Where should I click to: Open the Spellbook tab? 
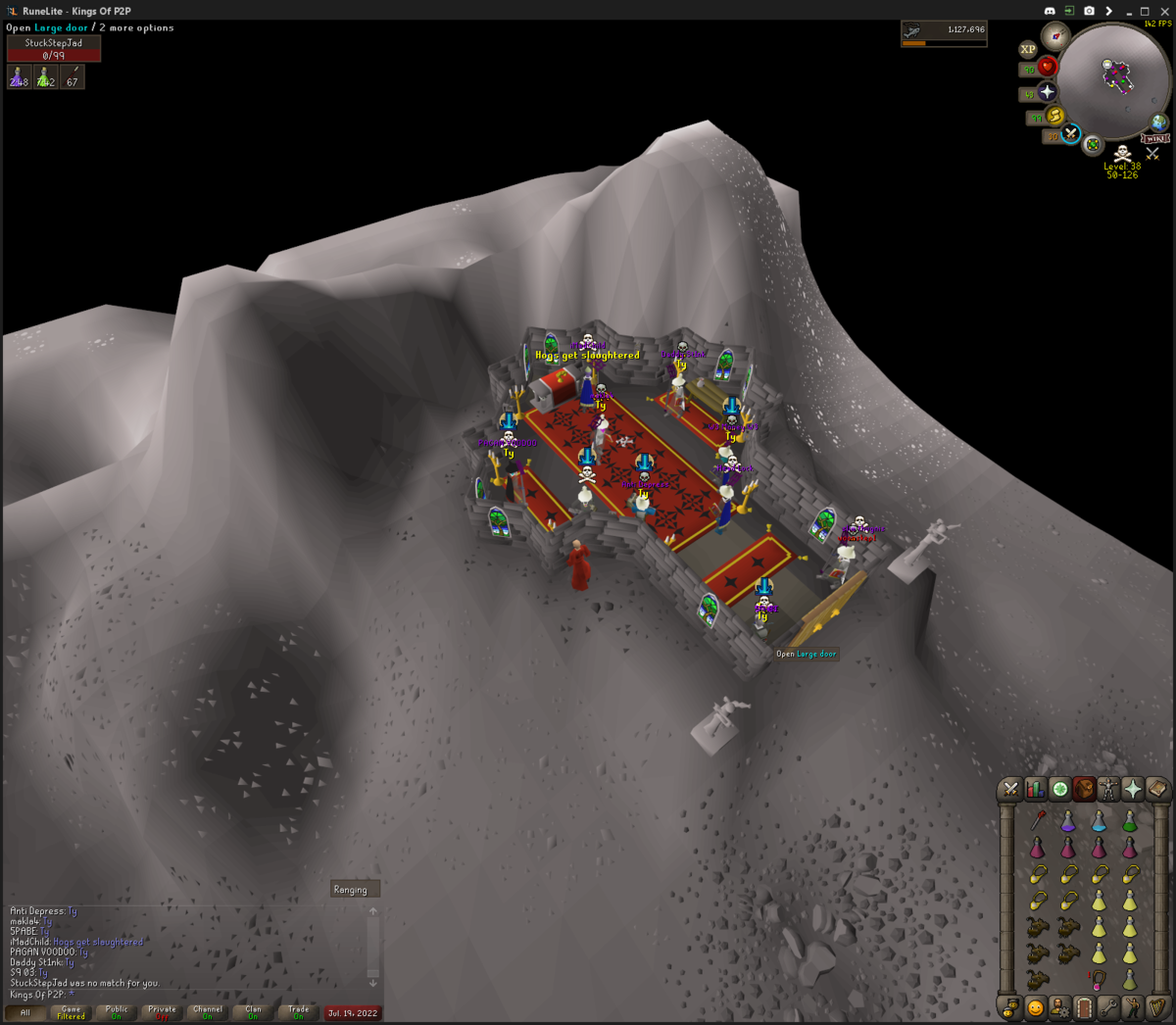tap(1157, 789)
